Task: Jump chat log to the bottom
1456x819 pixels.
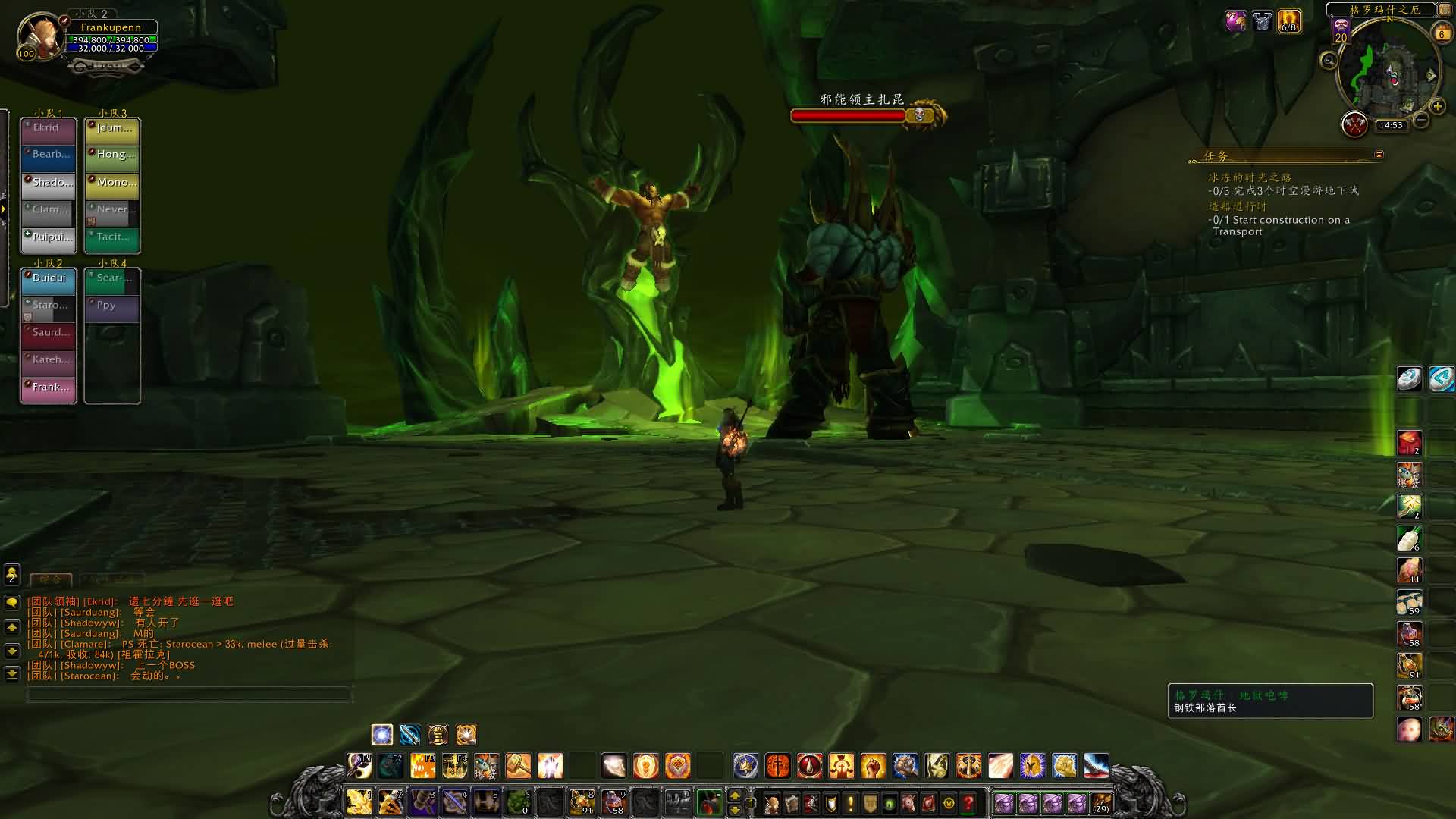Action: click(x=12, y=673)
